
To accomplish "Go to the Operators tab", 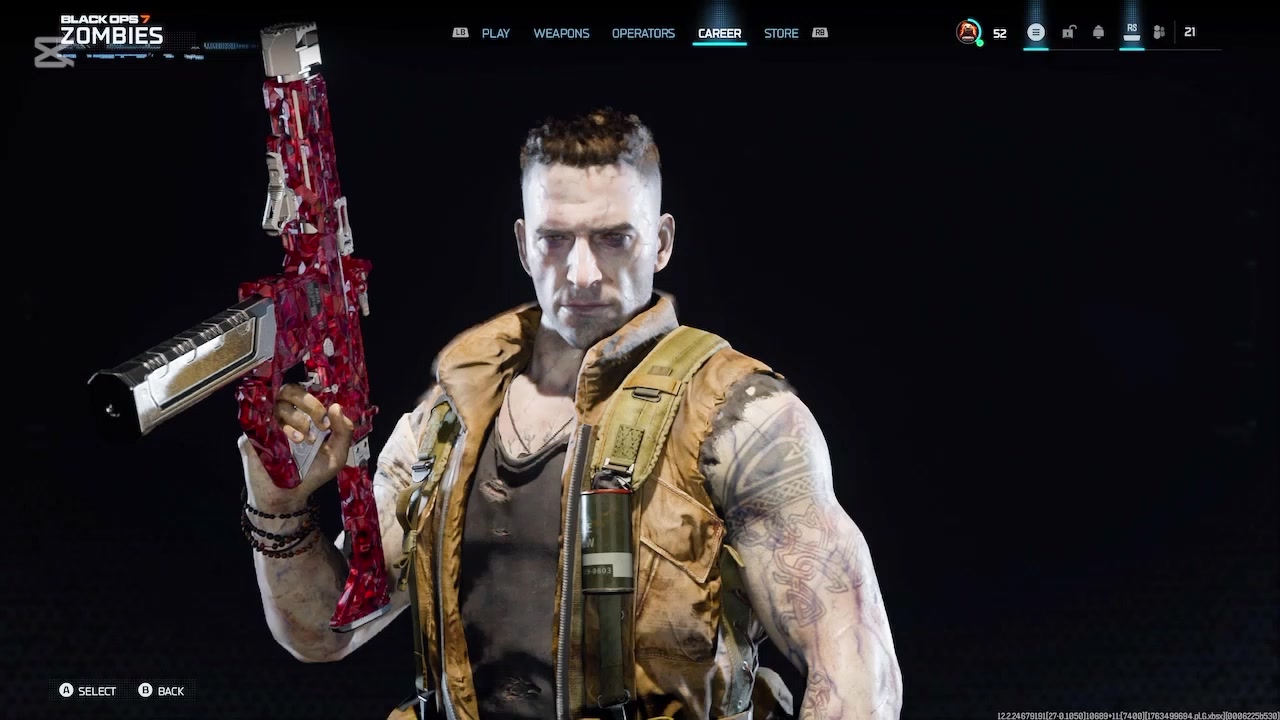I will click(x=643, y=33).
